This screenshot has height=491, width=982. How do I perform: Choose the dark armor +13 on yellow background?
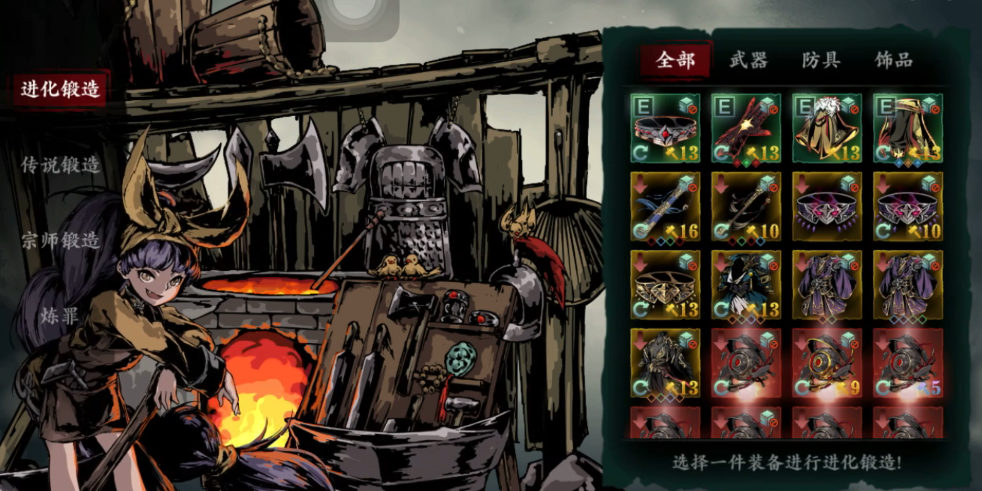(665, 362)
